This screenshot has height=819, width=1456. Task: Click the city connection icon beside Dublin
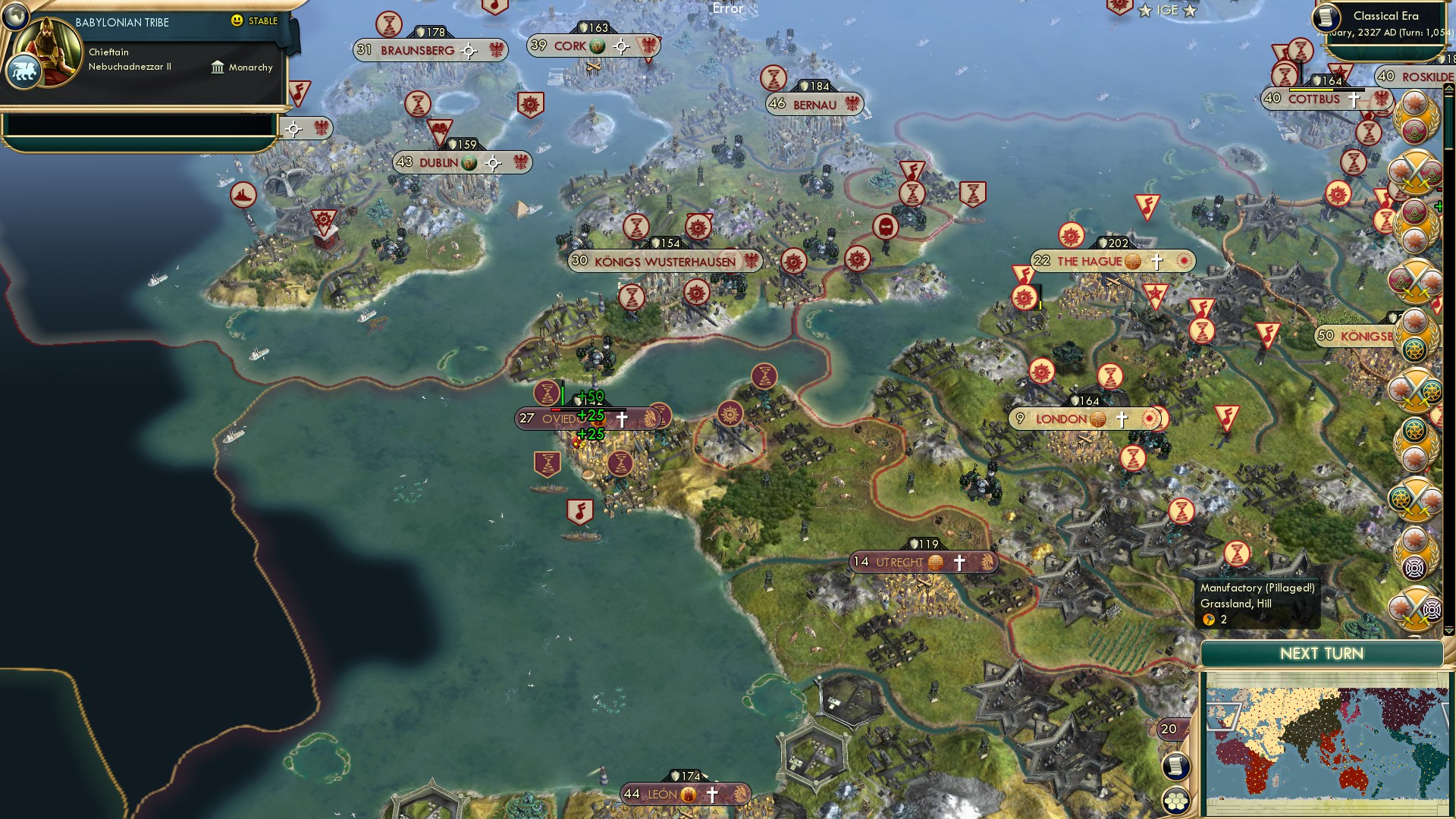[491, 162]
